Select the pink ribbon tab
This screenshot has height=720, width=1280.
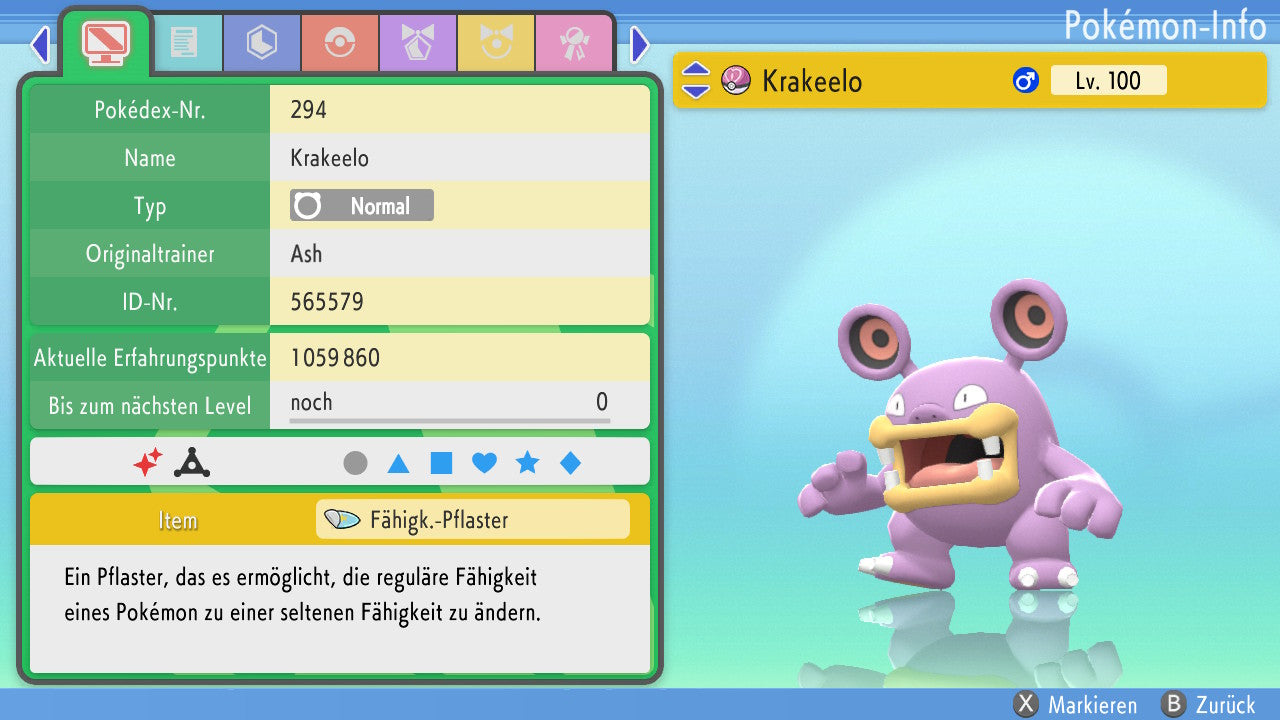click(574, 43)
